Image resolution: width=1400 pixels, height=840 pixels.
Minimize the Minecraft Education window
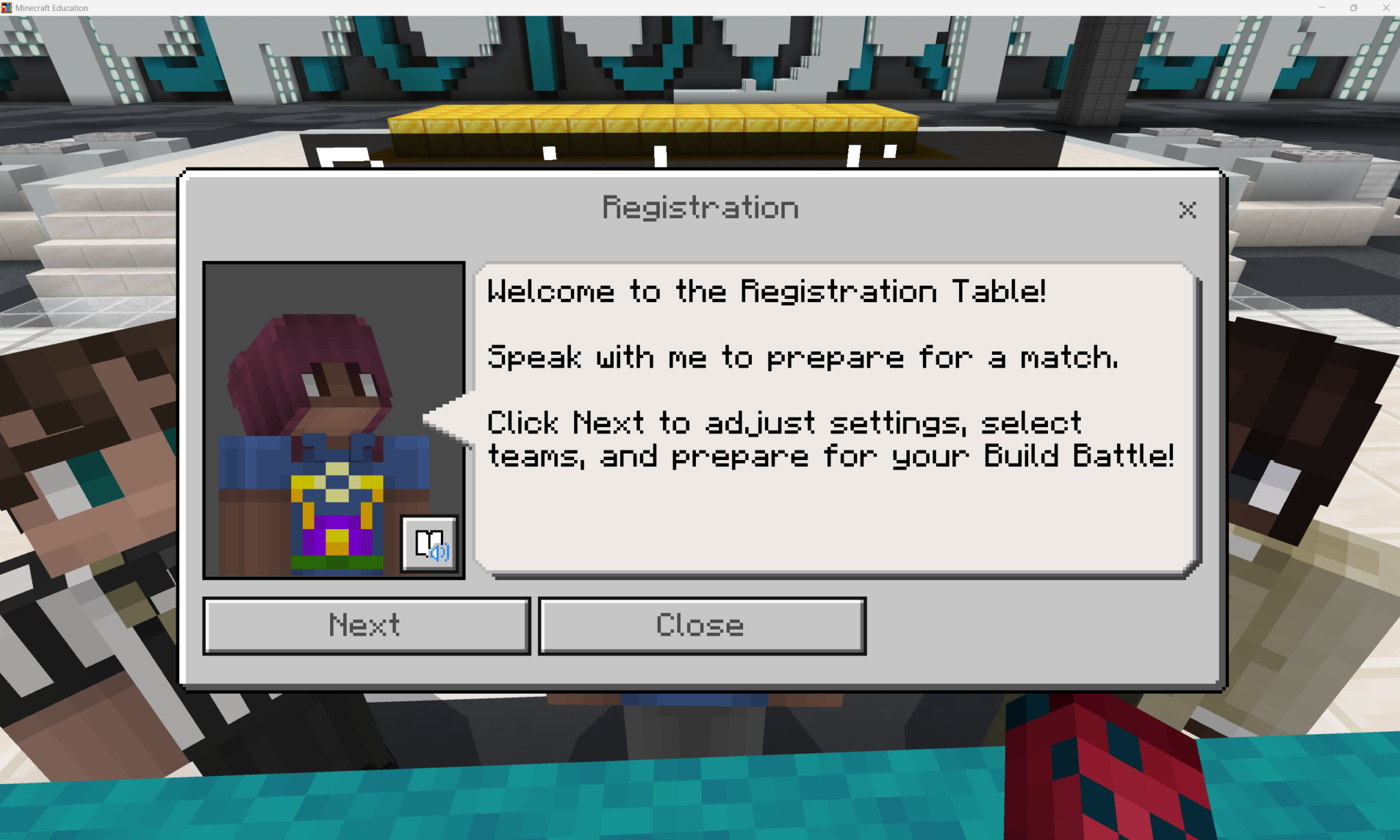(x=1322, y=8)
